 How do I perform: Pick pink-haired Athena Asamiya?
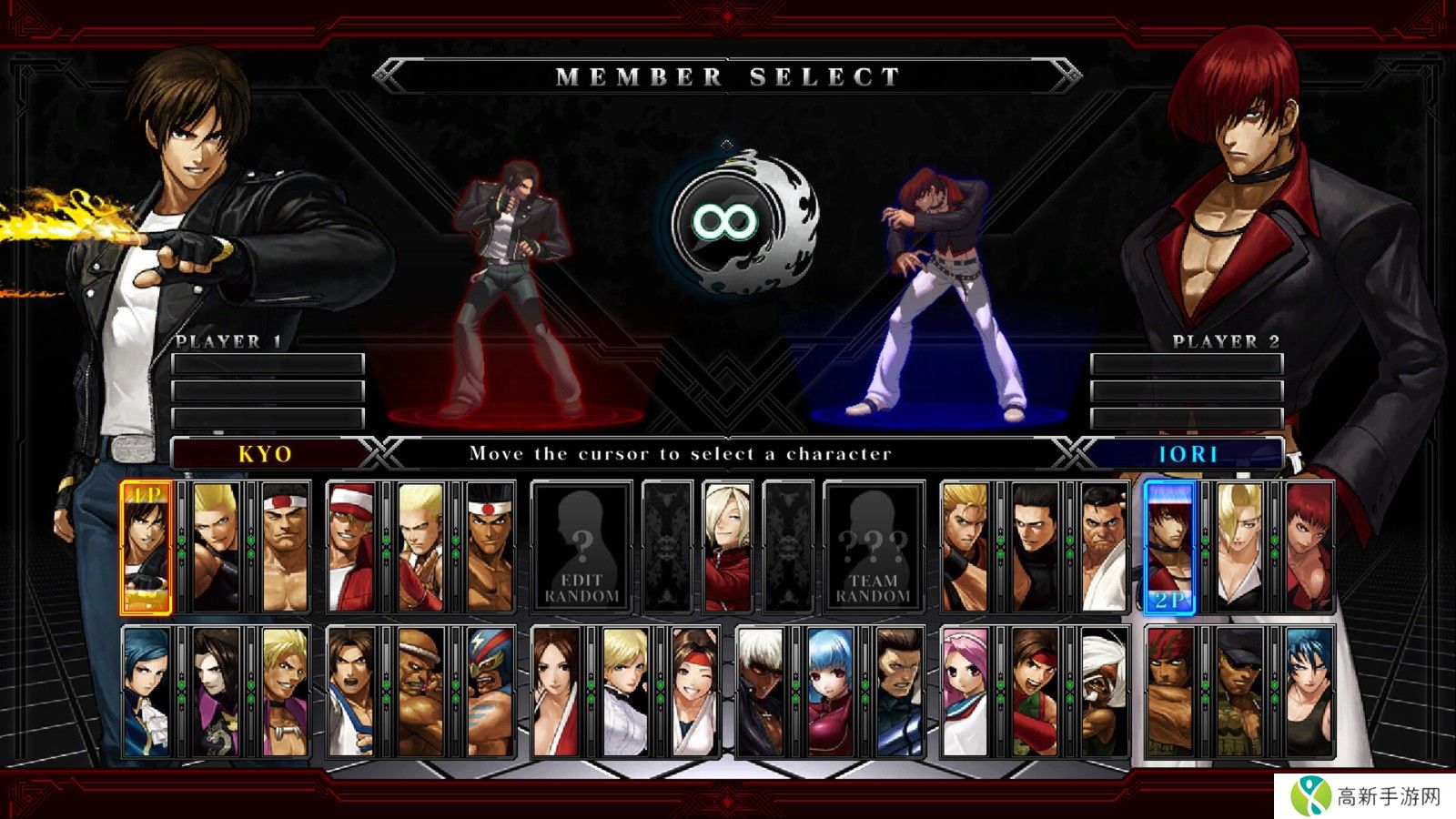[965, 692]
